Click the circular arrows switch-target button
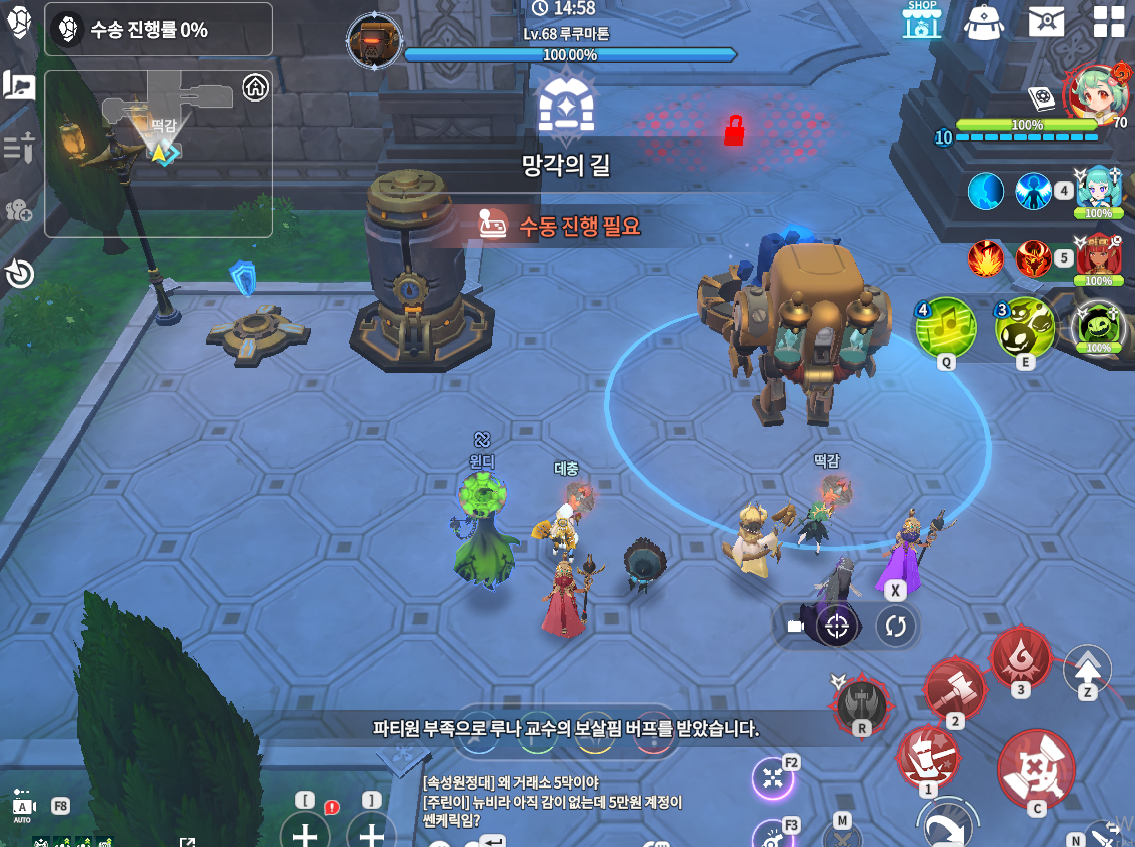 click(895, 626)
